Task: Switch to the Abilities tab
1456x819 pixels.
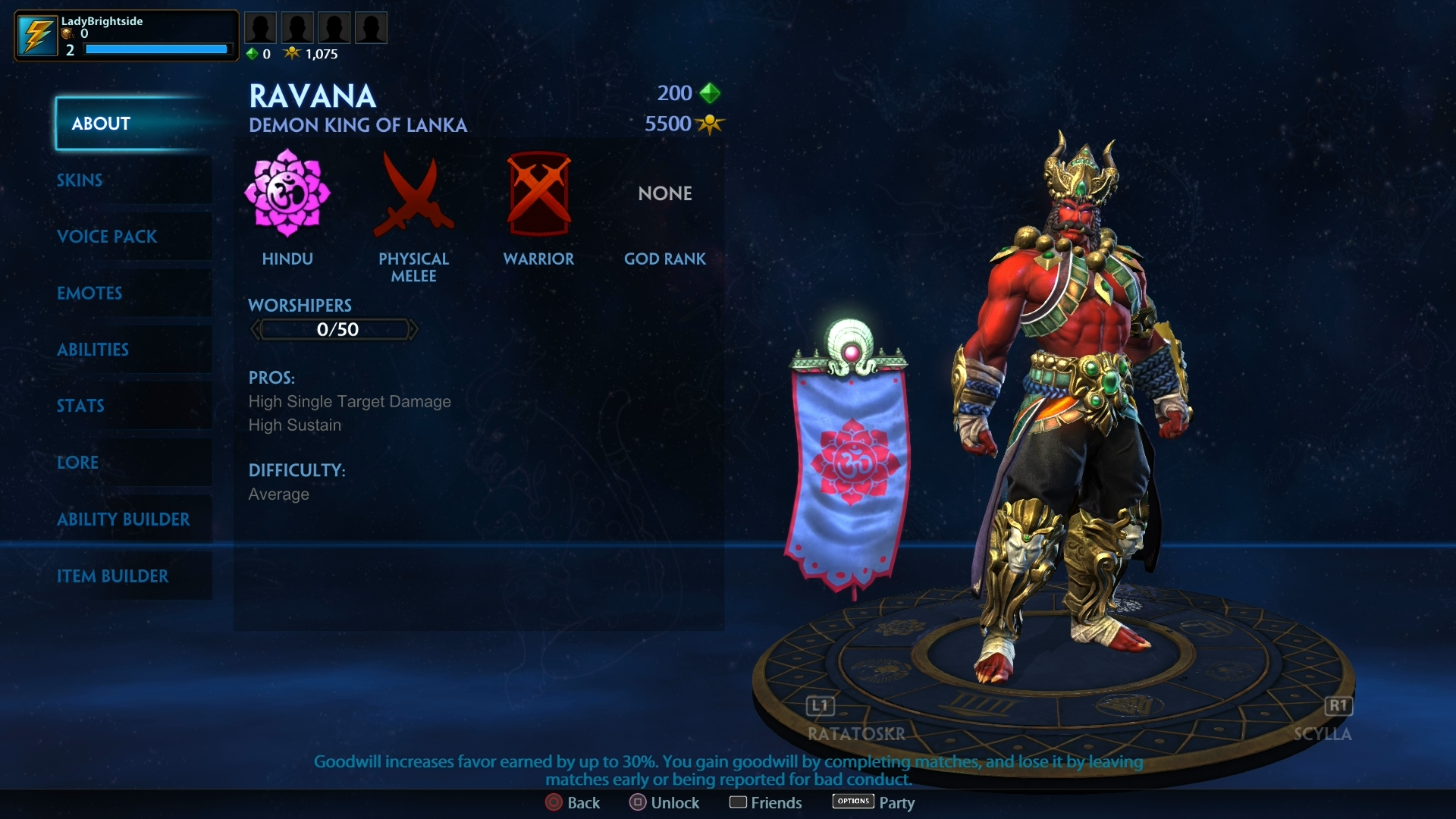Action: tap(93, 350)
